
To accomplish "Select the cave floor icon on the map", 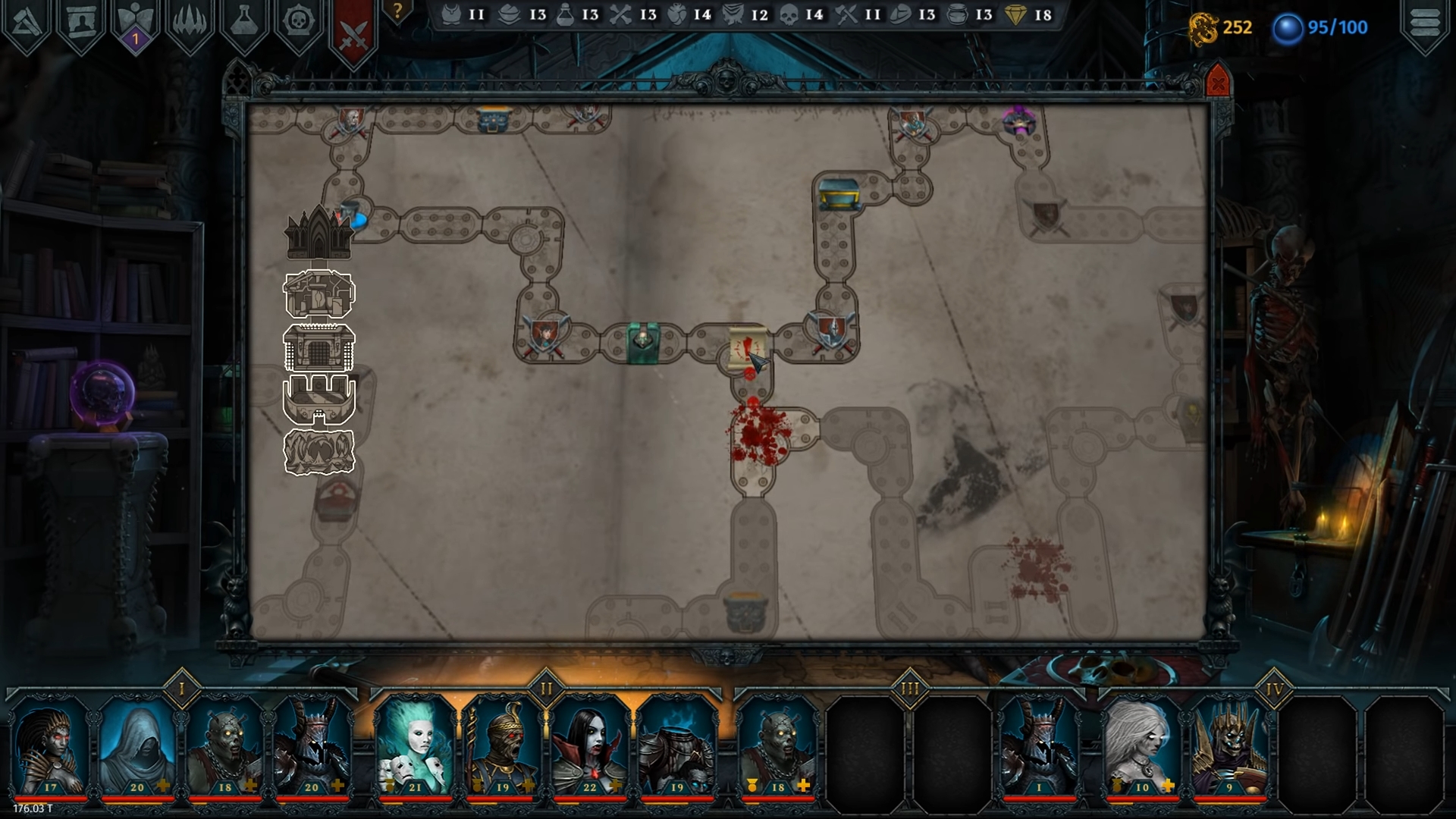I will point(319,452).
